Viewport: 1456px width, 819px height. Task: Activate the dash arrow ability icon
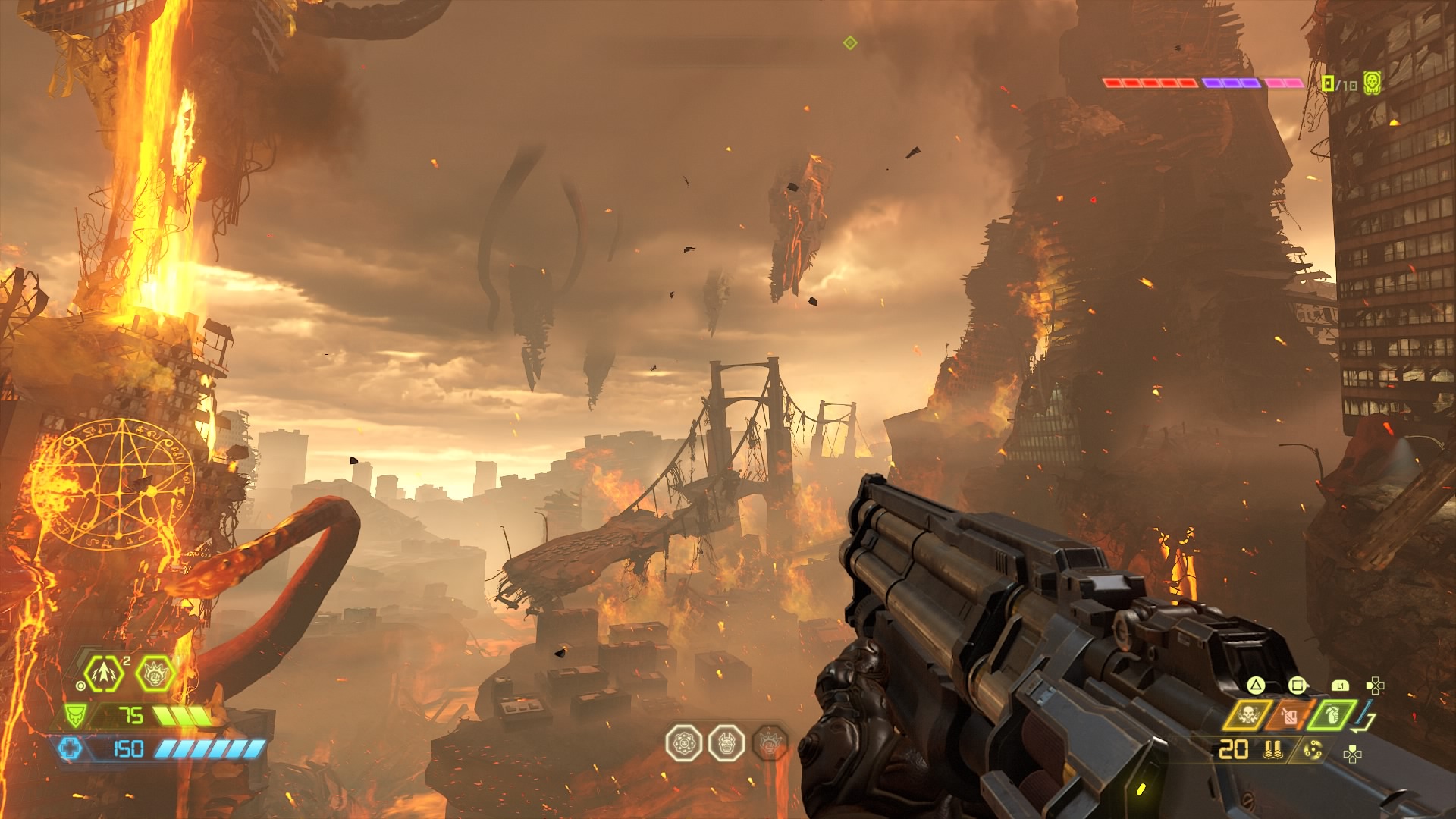pos(104,673)
